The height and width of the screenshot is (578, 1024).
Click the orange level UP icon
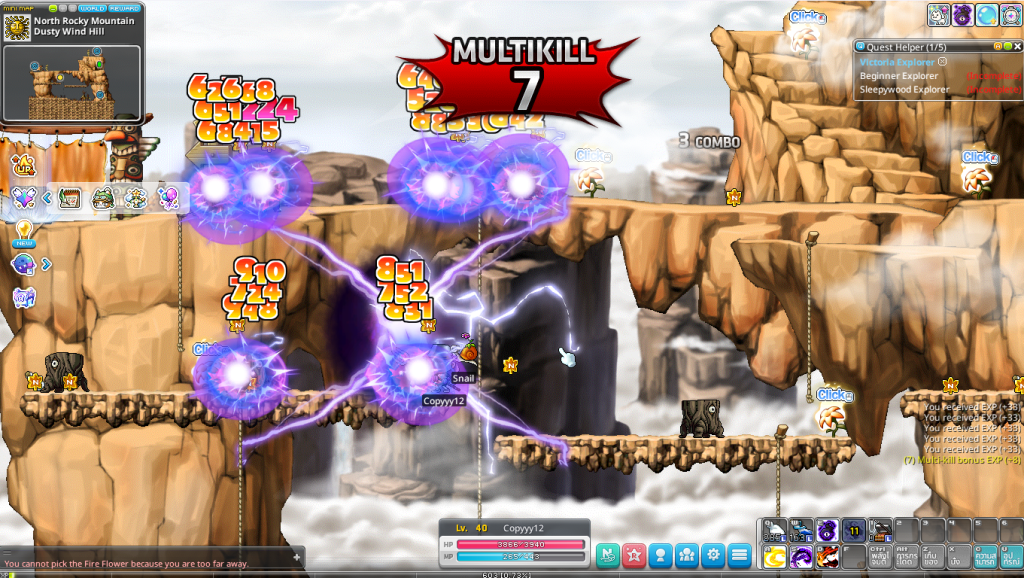point(21,164)
